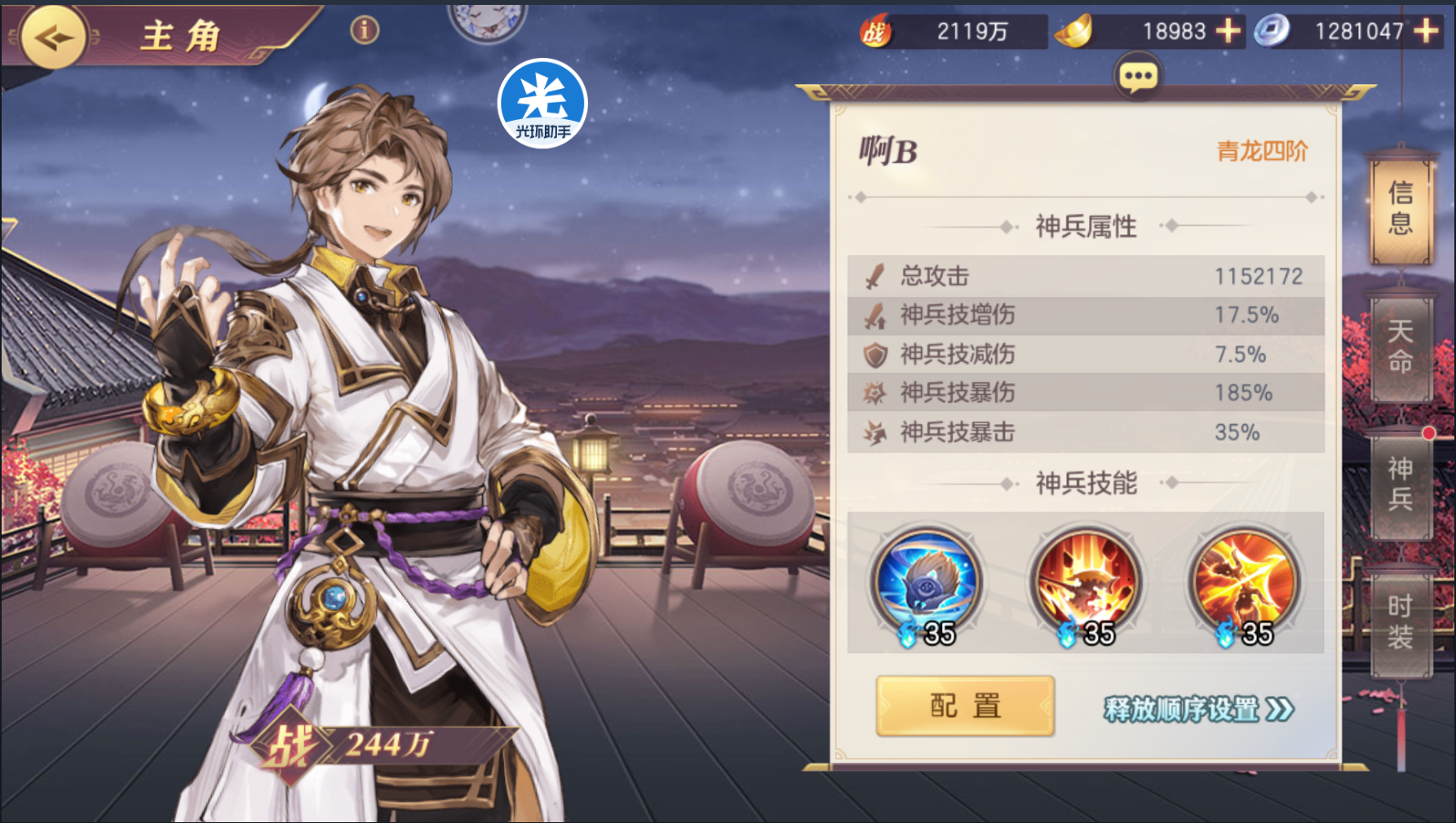This screenshot has height=823, width=1456.
Task: Open the info icon beside the title
Action: point(365,30)
